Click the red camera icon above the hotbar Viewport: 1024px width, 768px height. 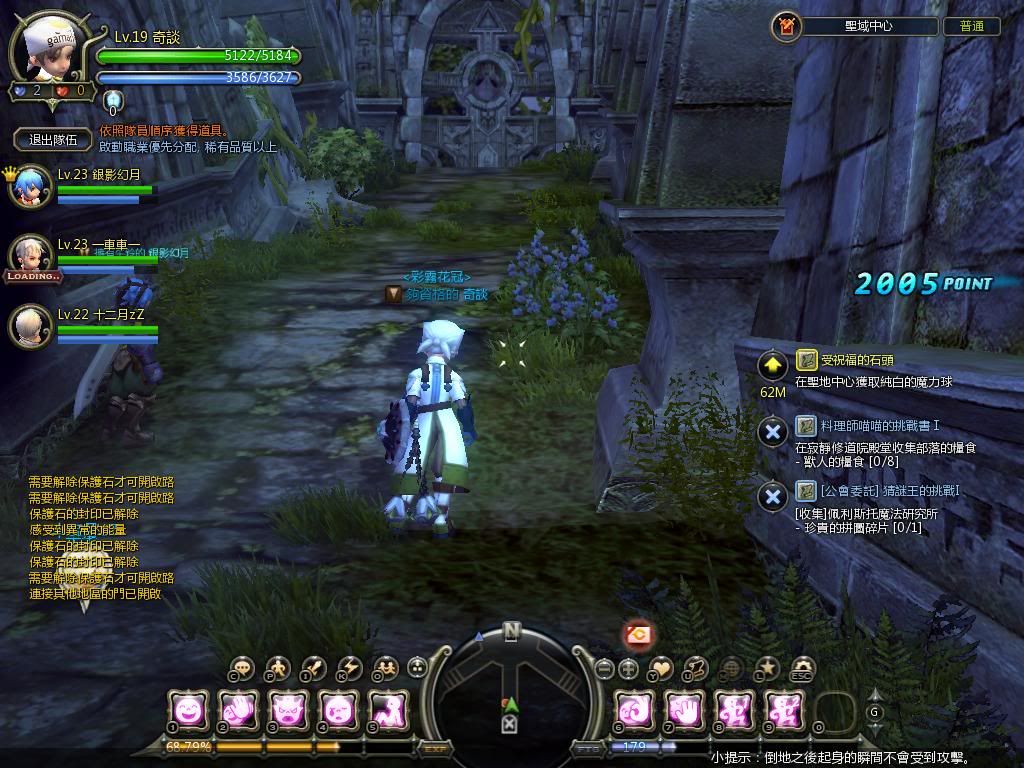[639, 633]
